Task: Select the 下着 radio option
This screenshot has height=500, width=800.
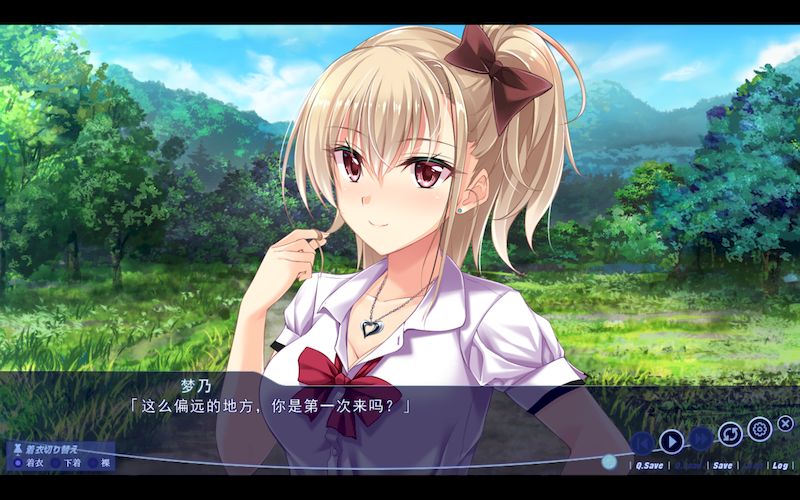Action: click(56, 462)
